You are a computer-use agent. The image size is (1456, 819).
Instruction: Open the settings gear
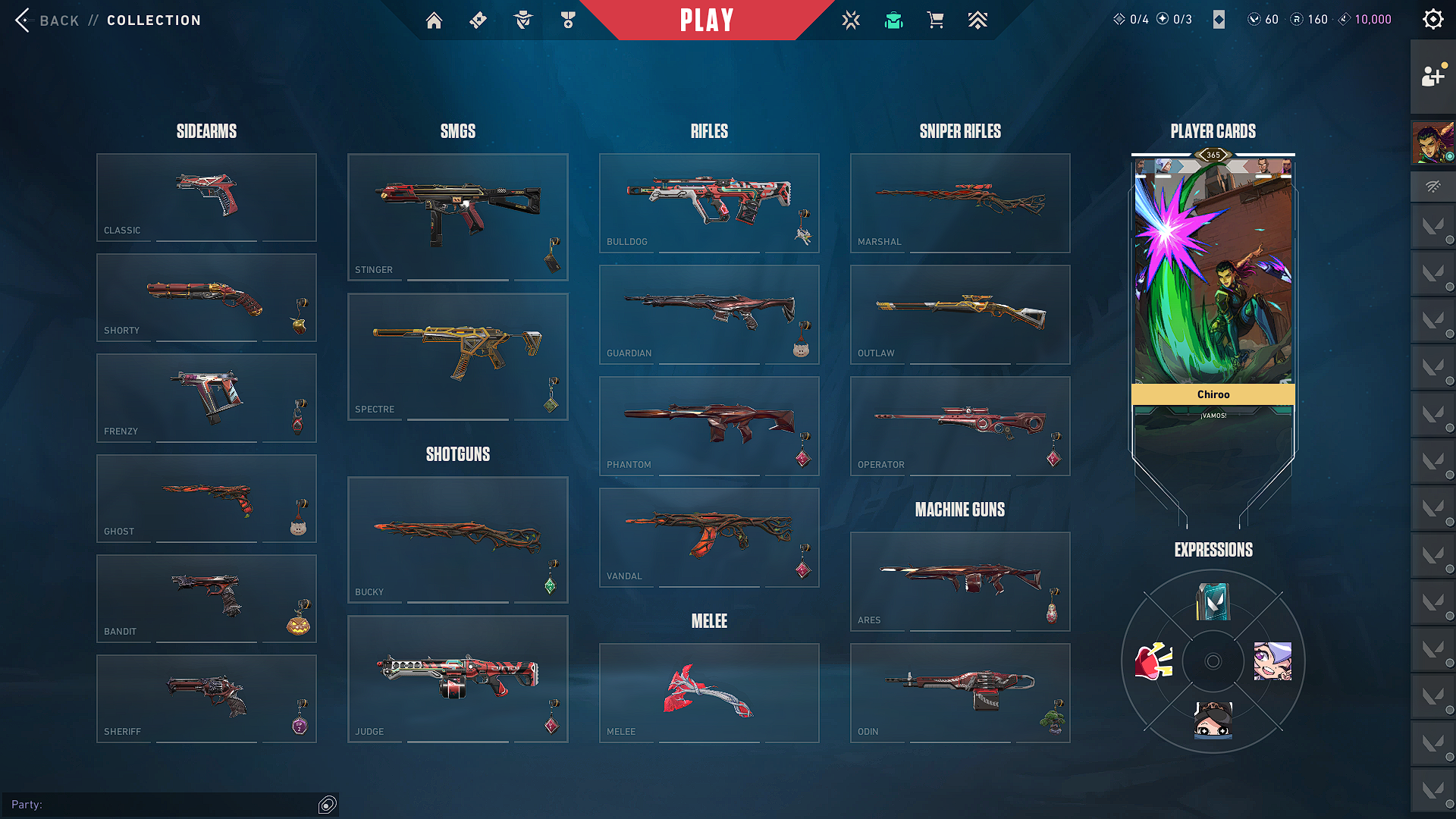[1432, 20]
